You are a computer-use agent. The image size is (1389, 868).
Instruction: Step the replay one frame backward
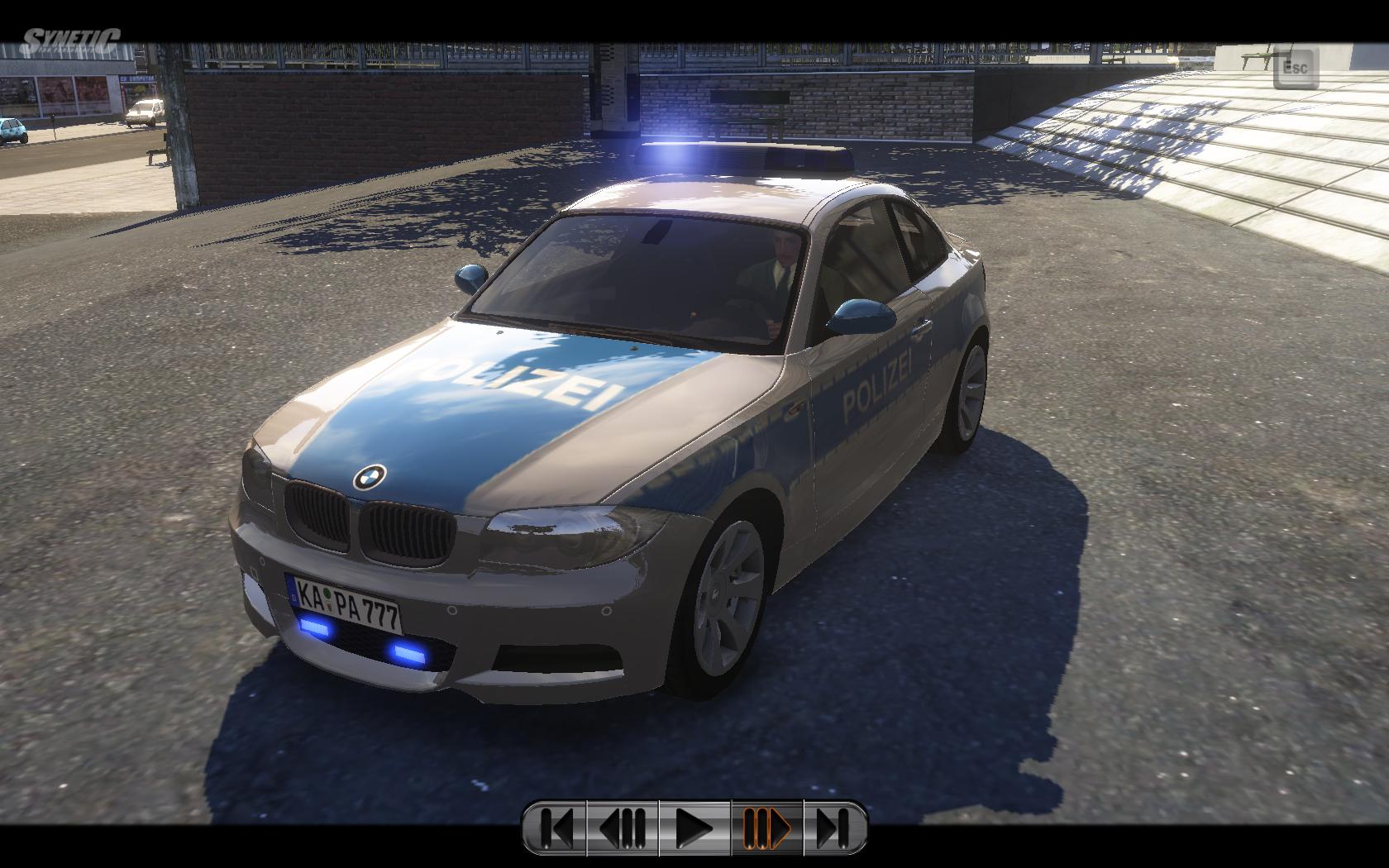click(x=623, y=827)
